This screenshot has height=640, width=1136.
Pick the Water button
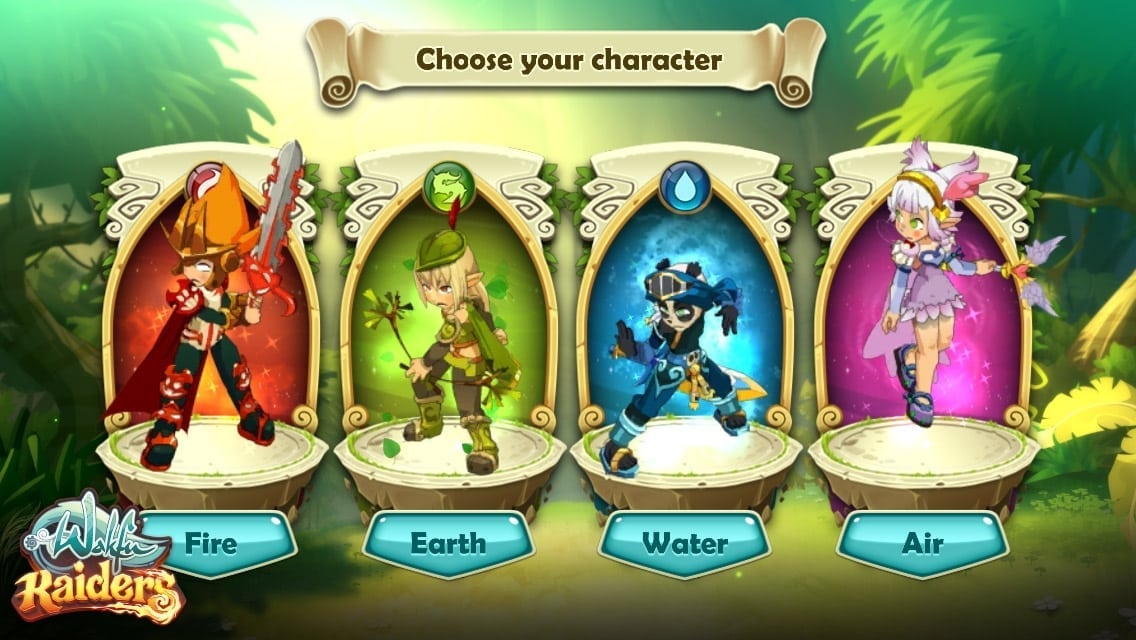[x=685, y=545]
